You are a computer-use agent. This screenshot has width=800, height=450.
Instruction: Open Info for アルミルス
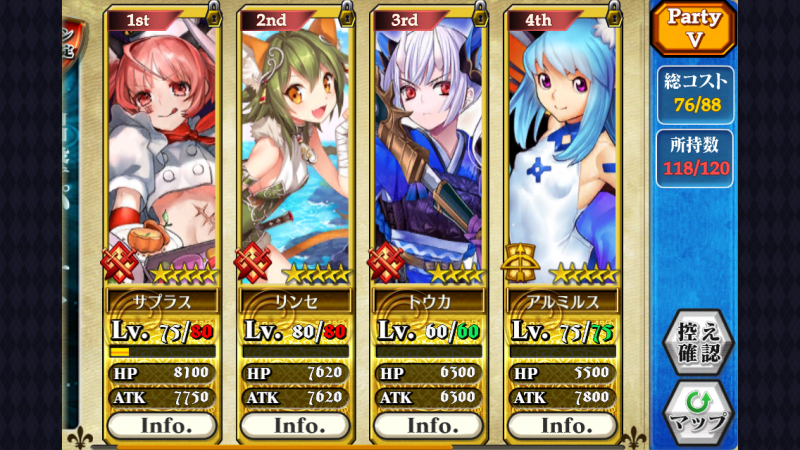pos(562,425)
